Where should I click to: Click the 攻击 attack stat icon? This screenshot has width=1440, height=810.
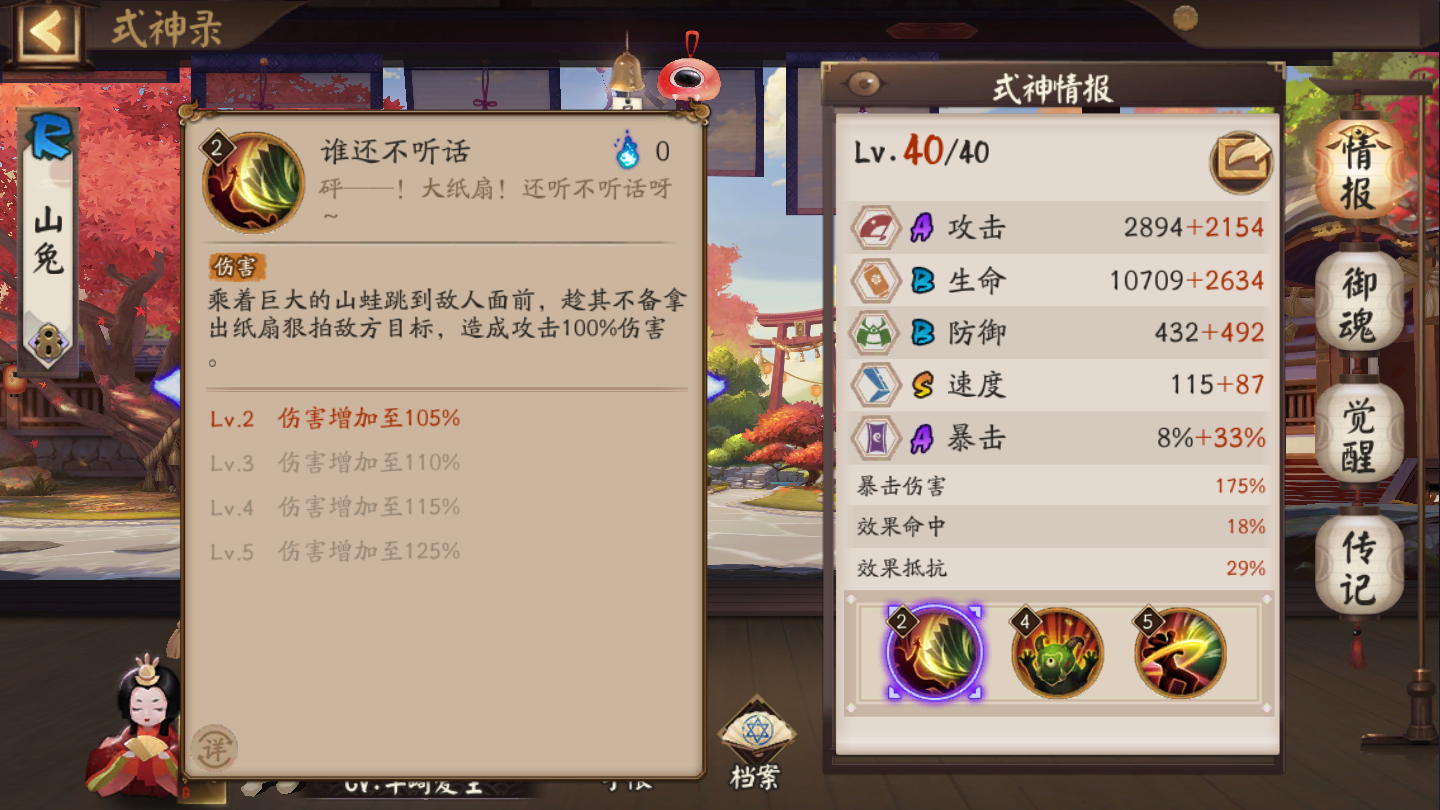point(875,226)
